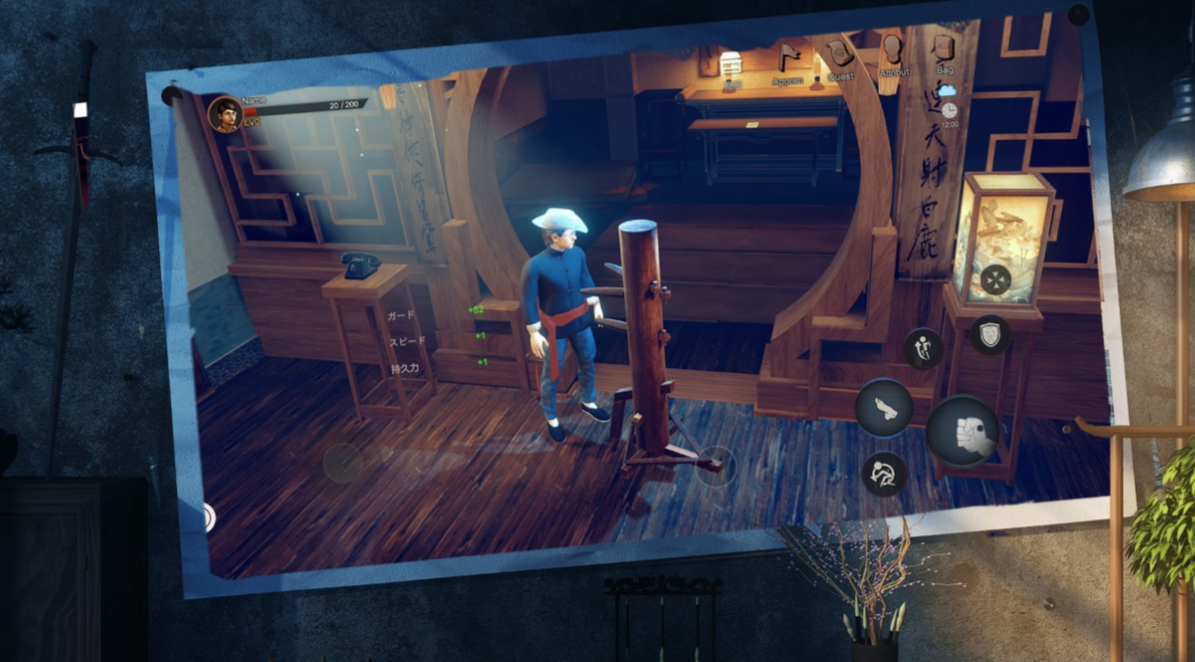Open the Quest scroll menu

pos(840,55)
